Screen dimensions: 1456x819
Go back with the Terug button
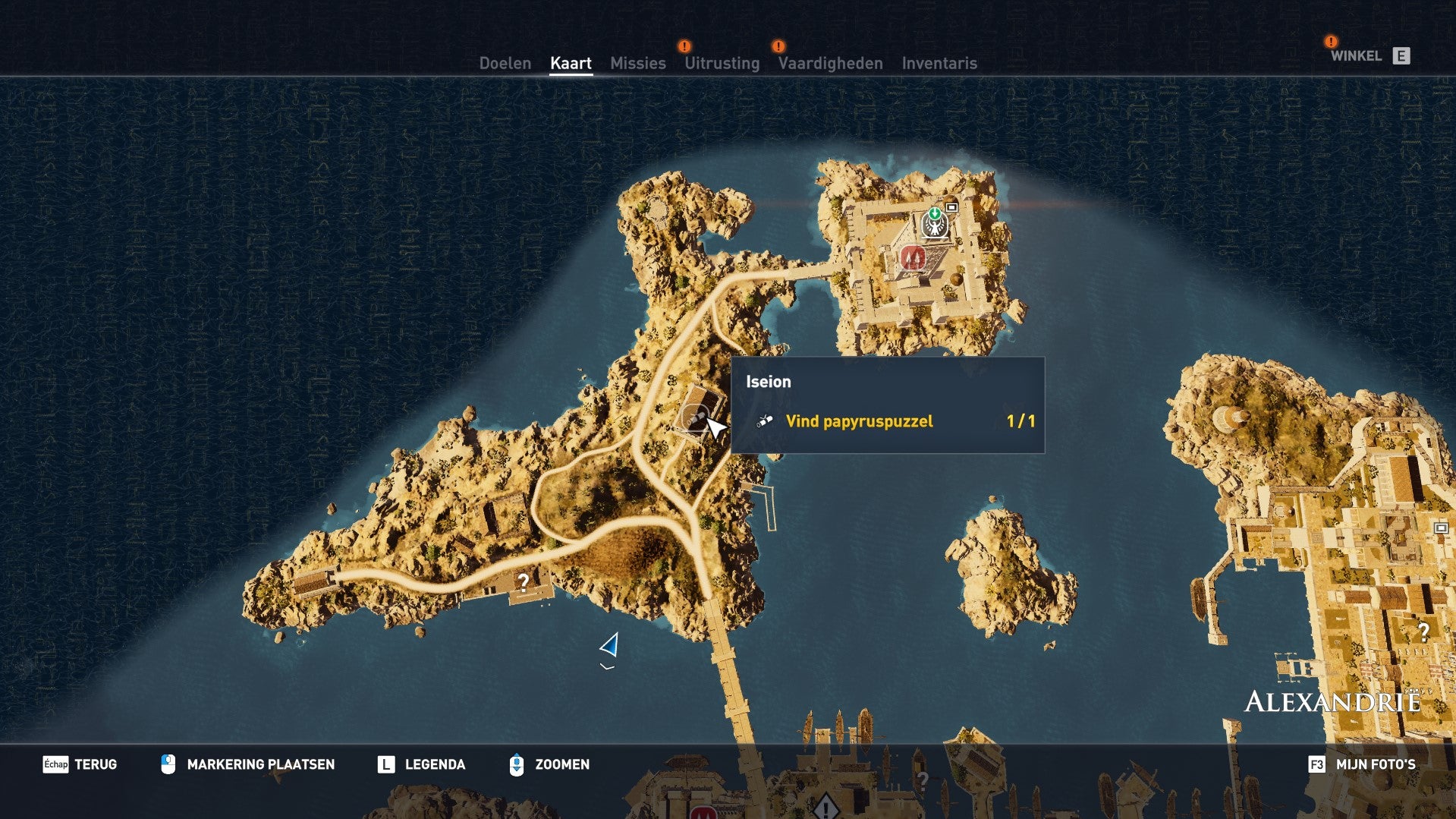80,764
